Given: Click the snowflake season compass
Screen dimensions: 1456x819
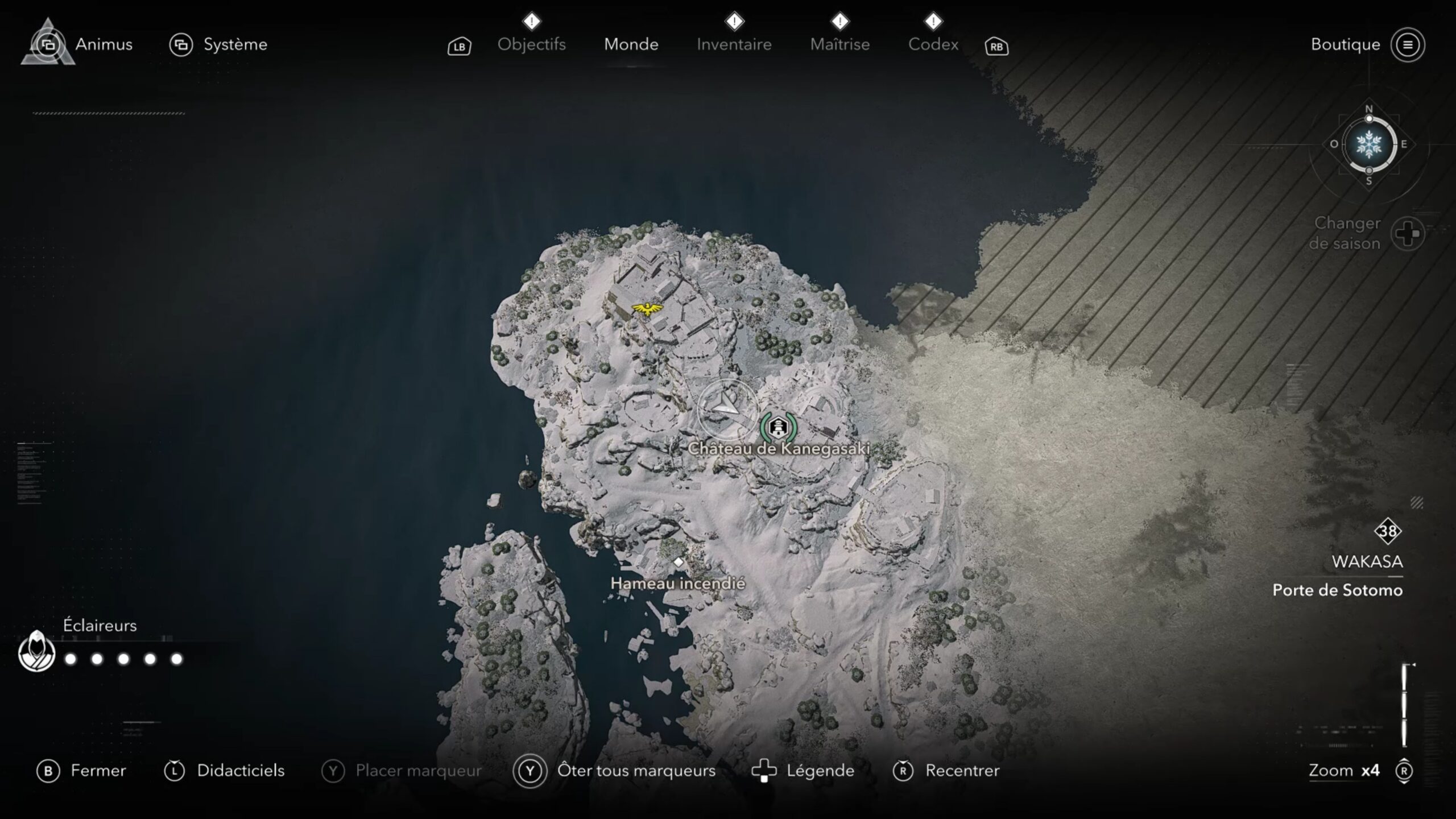Looking at the screenshot, I should click(1368, 144).
